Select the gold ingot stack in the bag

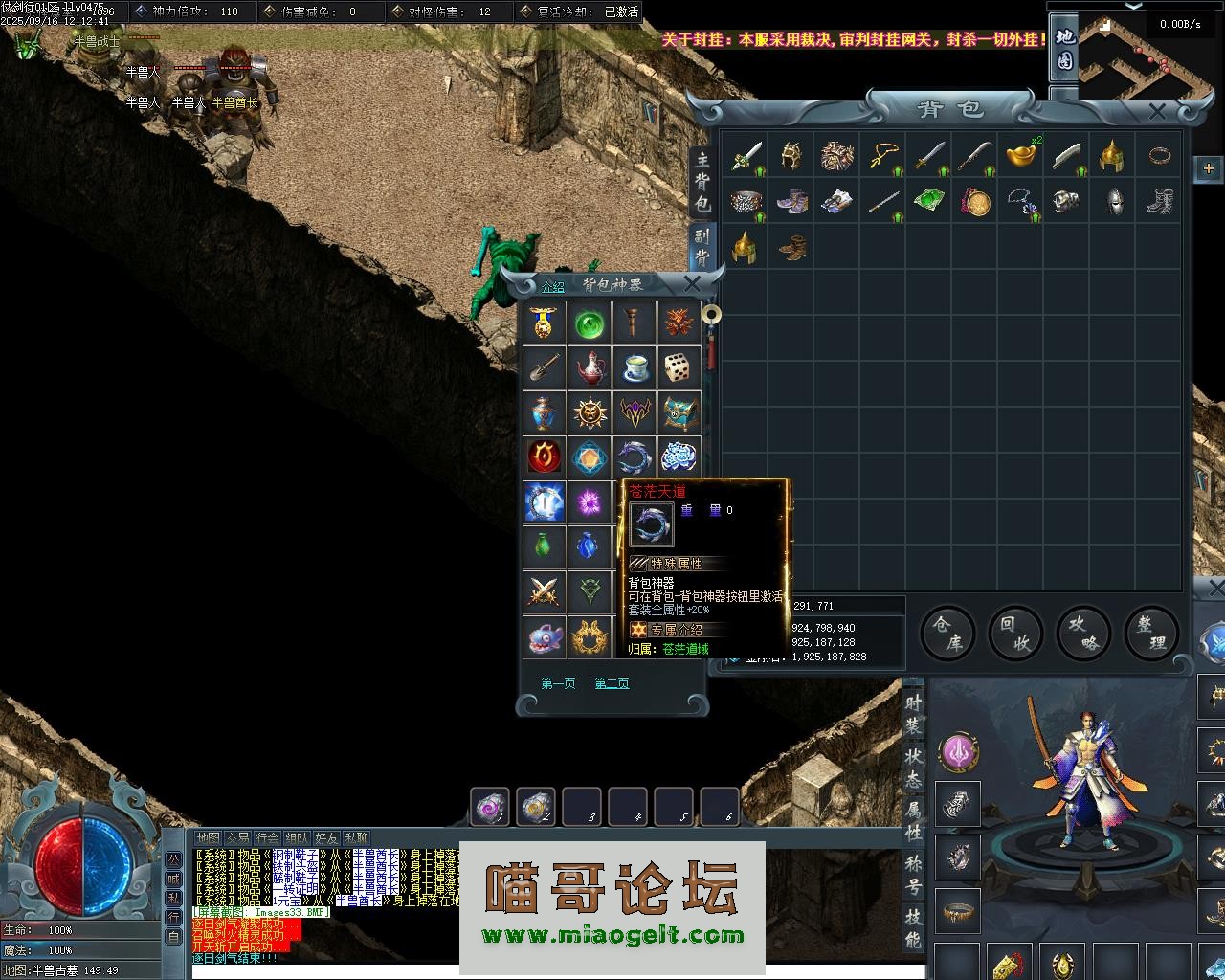coord(1020,154)
